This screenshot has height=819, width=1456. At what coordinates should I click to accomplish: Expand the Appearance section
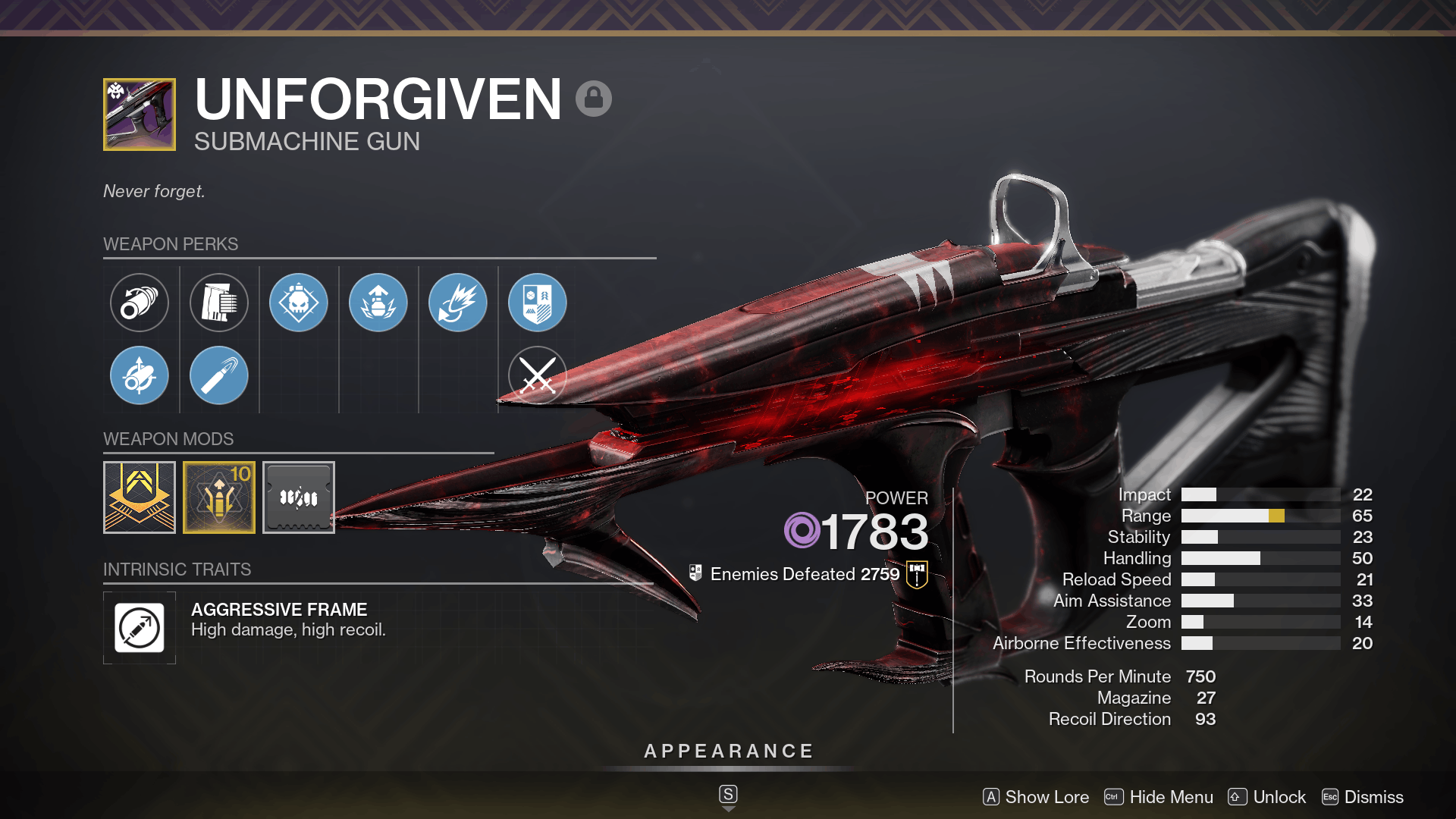tap(728, 752)
